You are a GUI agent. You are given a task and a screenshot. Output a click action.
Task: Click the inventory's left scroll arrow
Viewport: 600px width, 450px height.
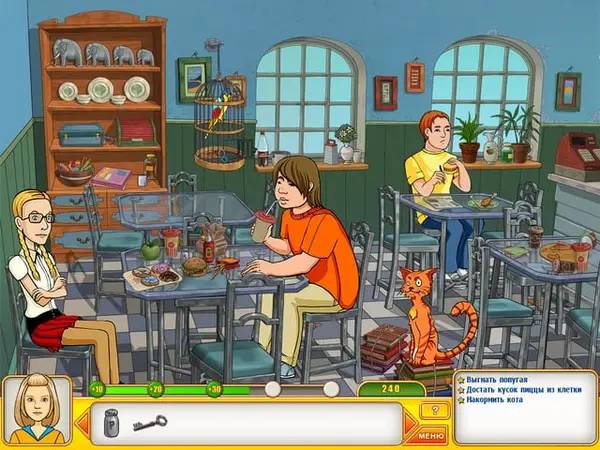click(81, 422)
